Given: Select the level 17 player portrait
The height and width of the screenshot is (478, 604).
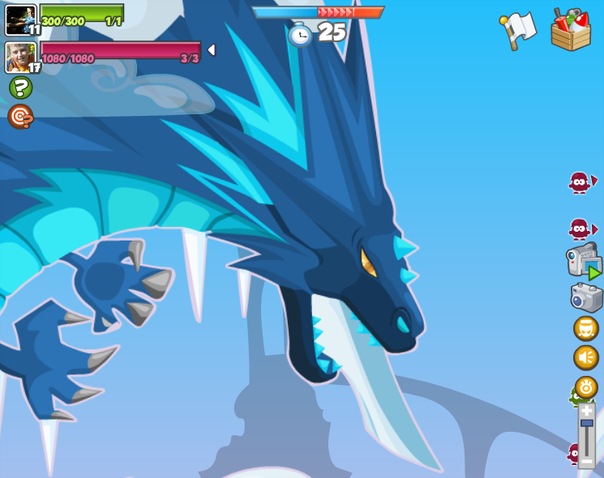Looking at the screenshot, I should pos(20,57).
